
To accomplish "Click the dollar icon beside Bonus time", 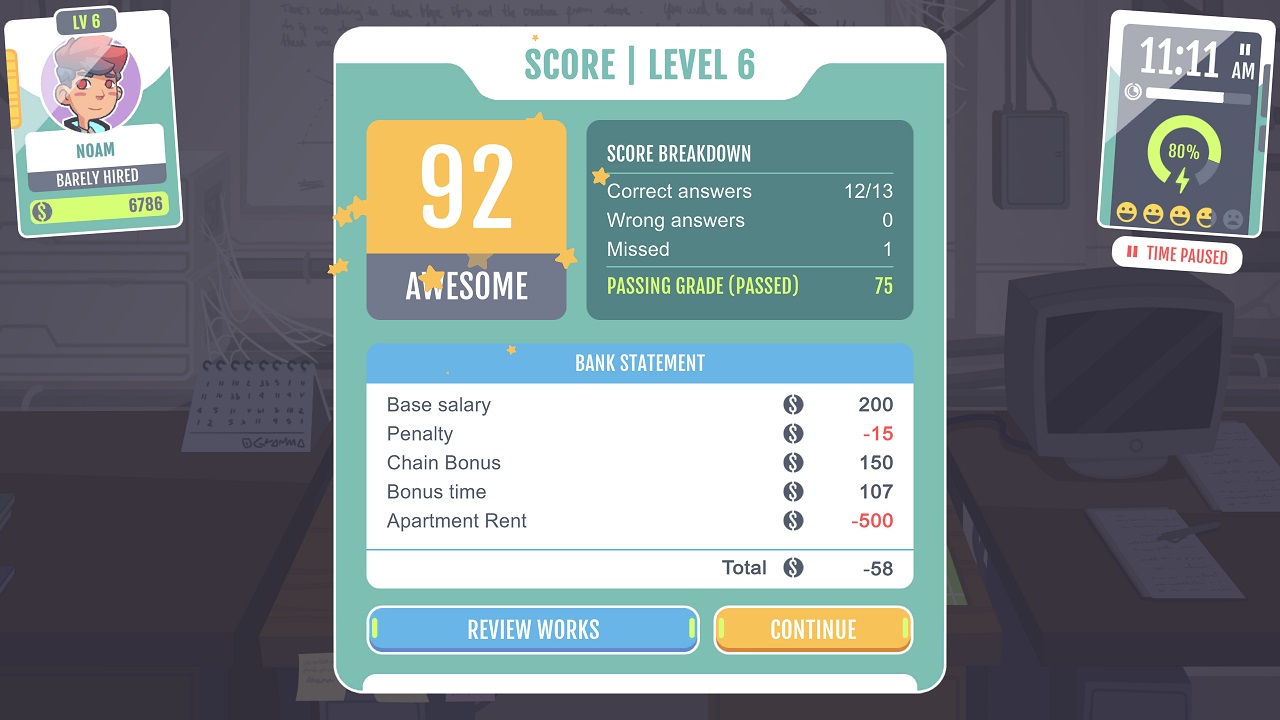I will tap(794, 492).
